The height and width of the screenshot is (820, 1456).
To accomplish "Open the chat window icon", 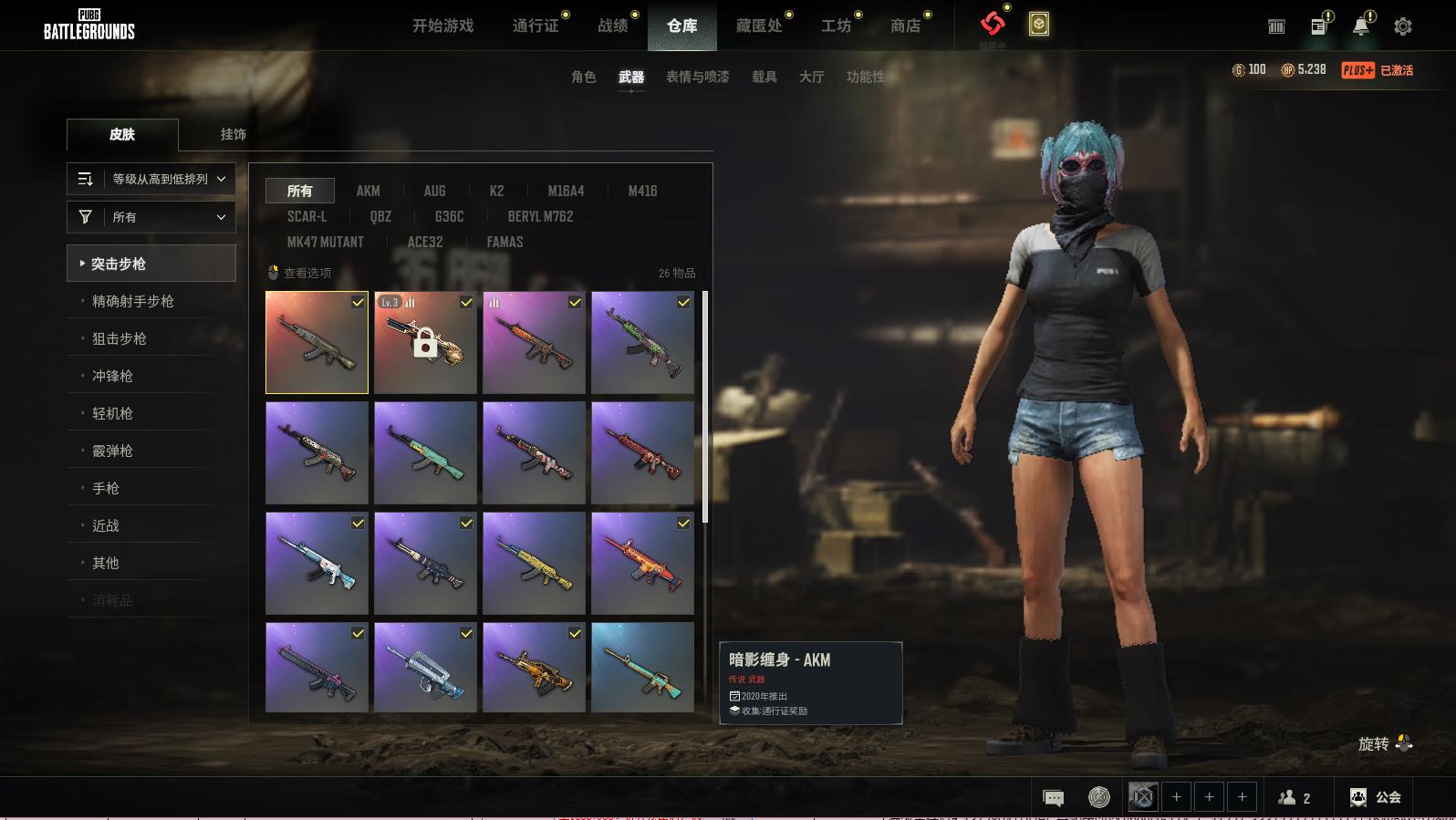I will 1053,798.
